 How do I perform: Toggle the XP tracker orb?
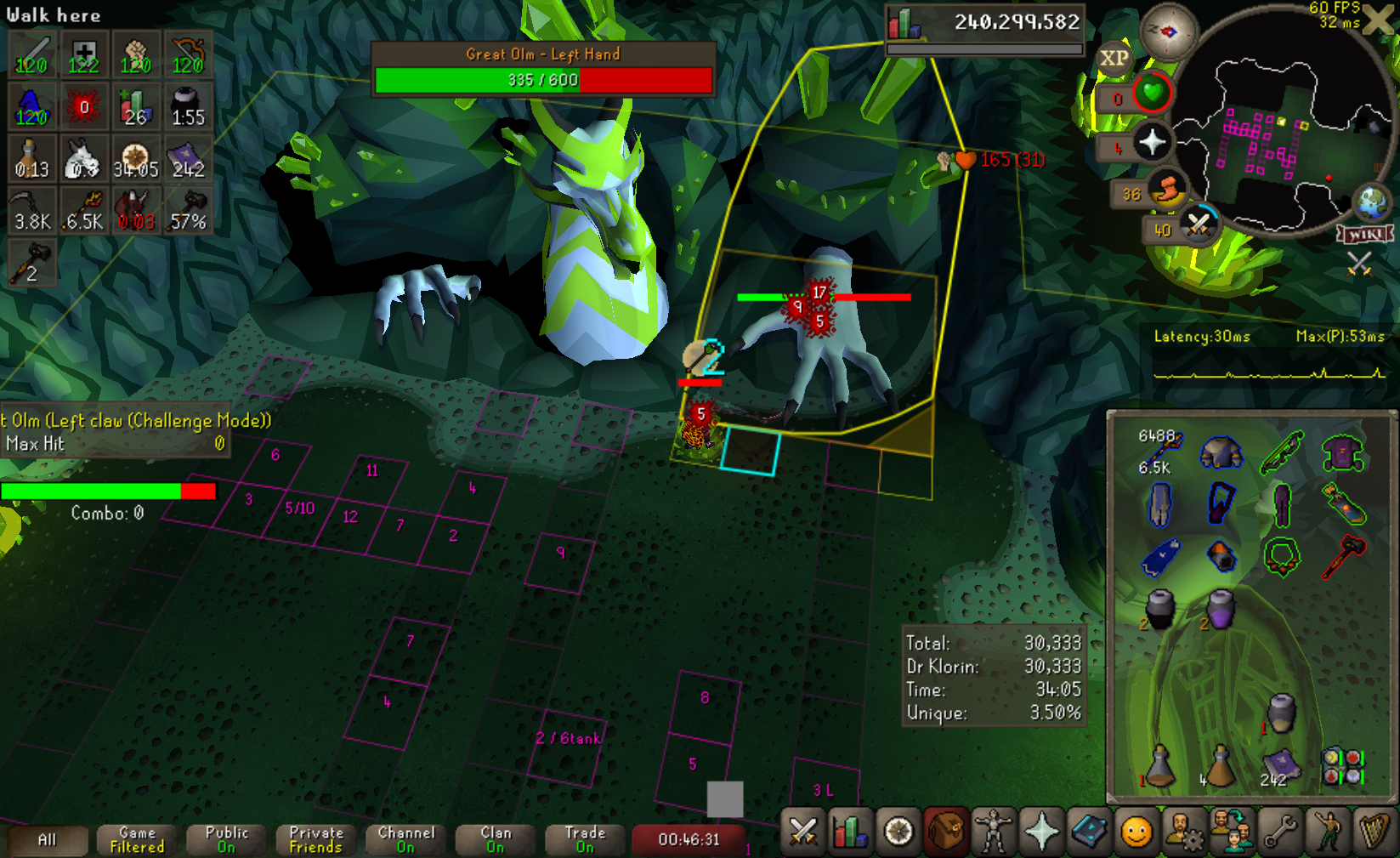tap(1114, 59)
